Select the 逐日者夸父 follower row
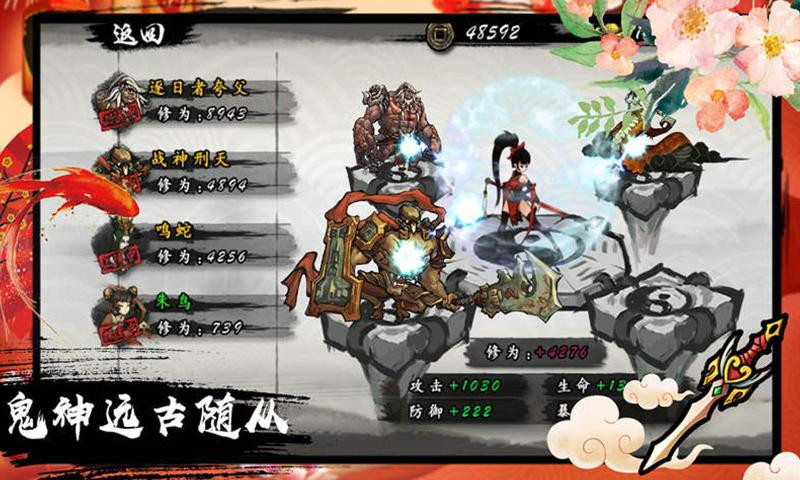The height and width of the screenshot is (480, 800). point(195,99)
